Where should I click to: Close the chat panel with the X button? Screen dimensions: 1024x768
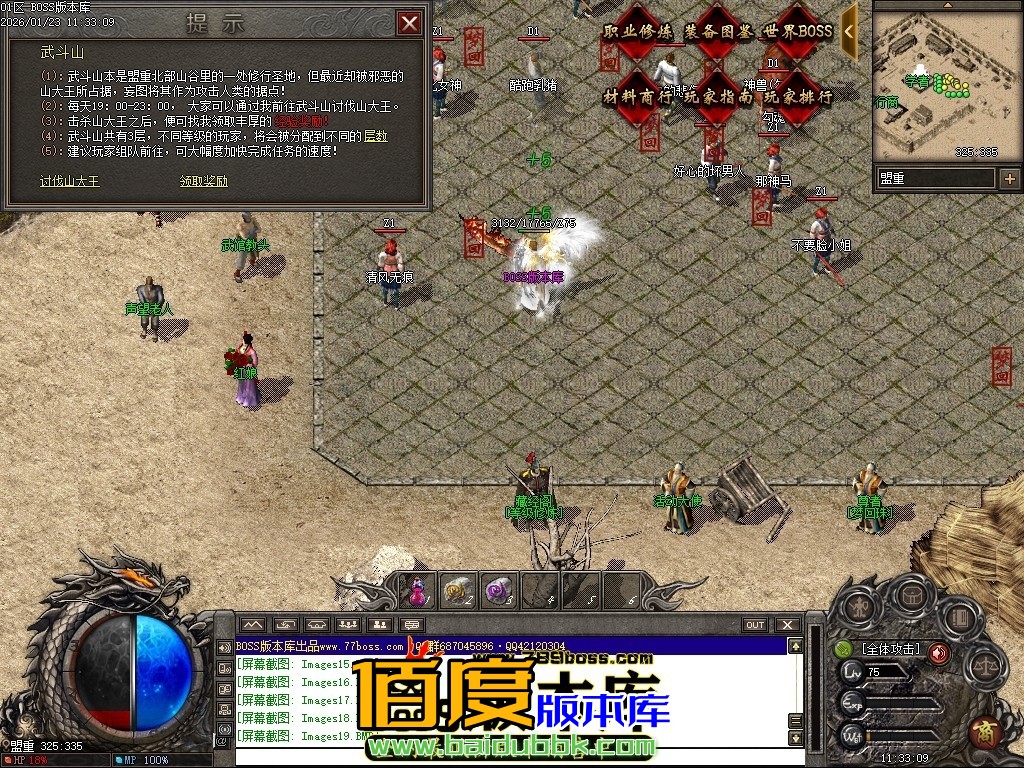[788, 625]
